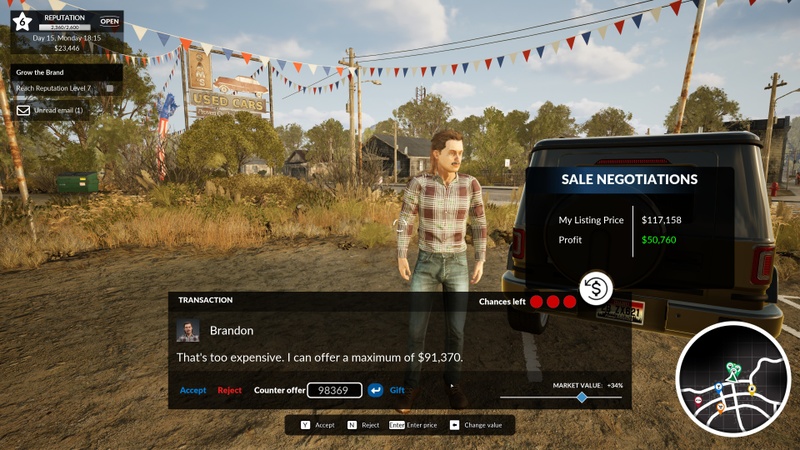Accept Brandon's offer of $91,370
The width and height of the screenshot is (800, 450).
193,390
